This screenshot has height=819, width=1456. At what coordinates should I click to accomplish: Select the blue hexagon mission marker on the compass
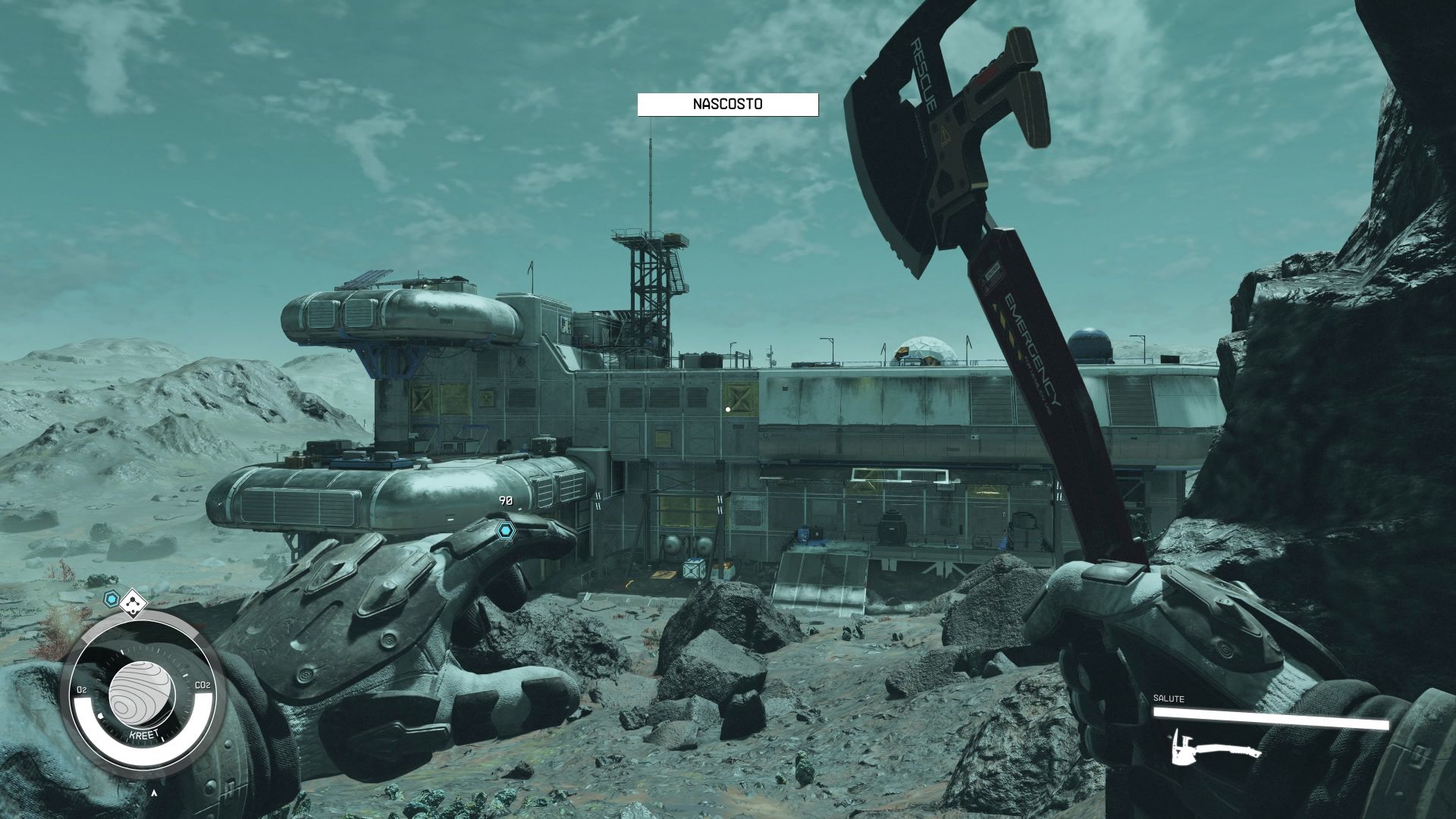point(112,601)
